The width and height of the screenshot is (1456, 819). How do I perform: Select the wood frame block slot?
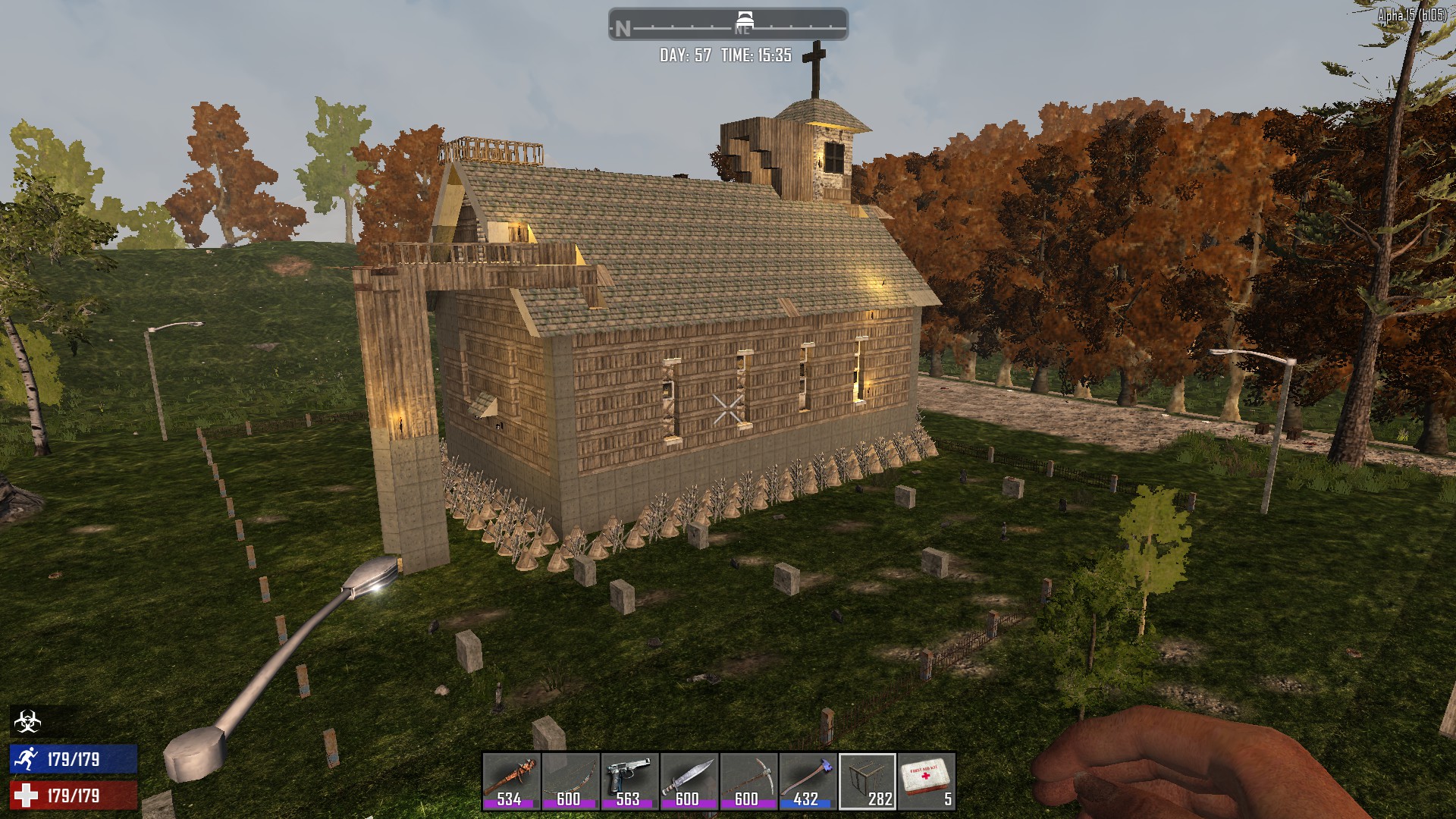click(867, 780)
